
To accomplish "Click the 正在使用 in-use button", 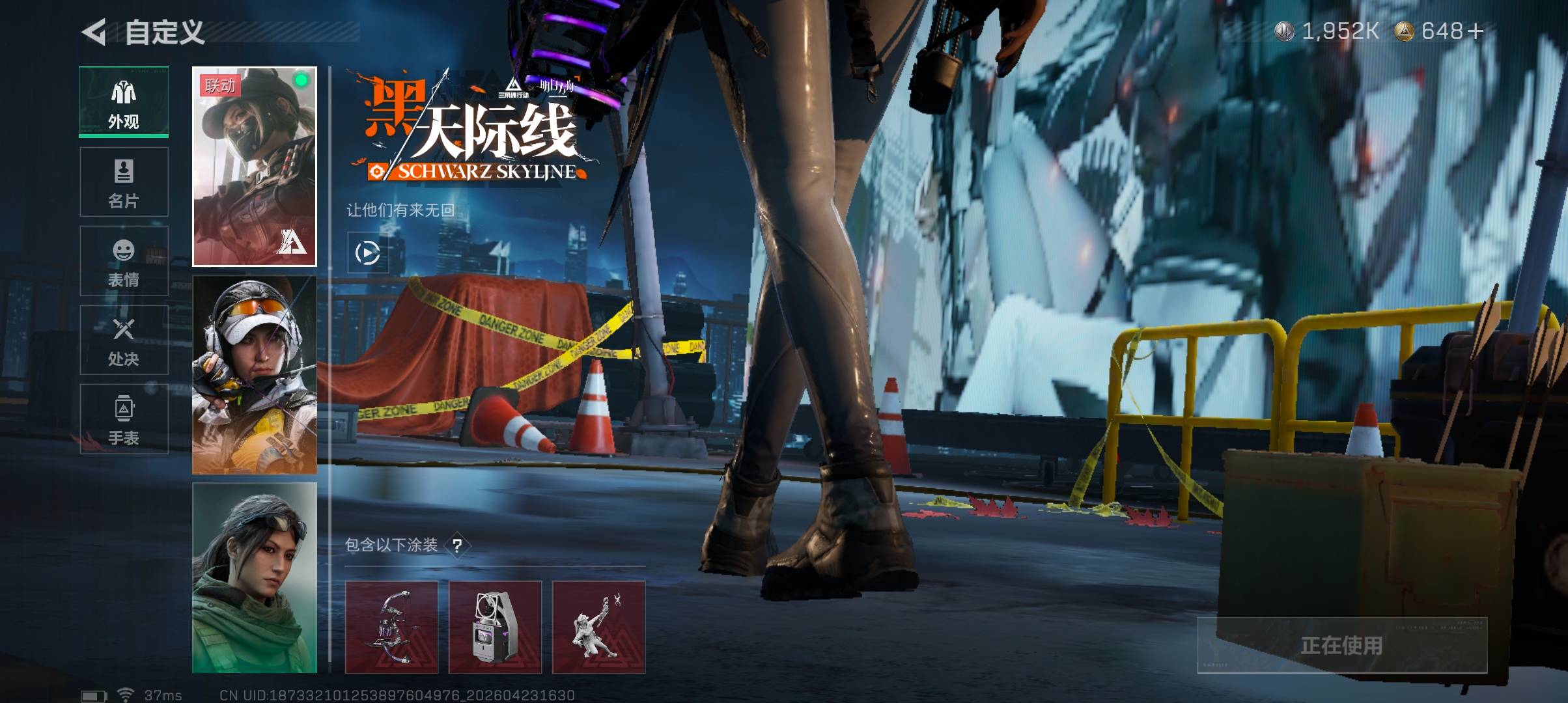I will (x=1341, y=645).
